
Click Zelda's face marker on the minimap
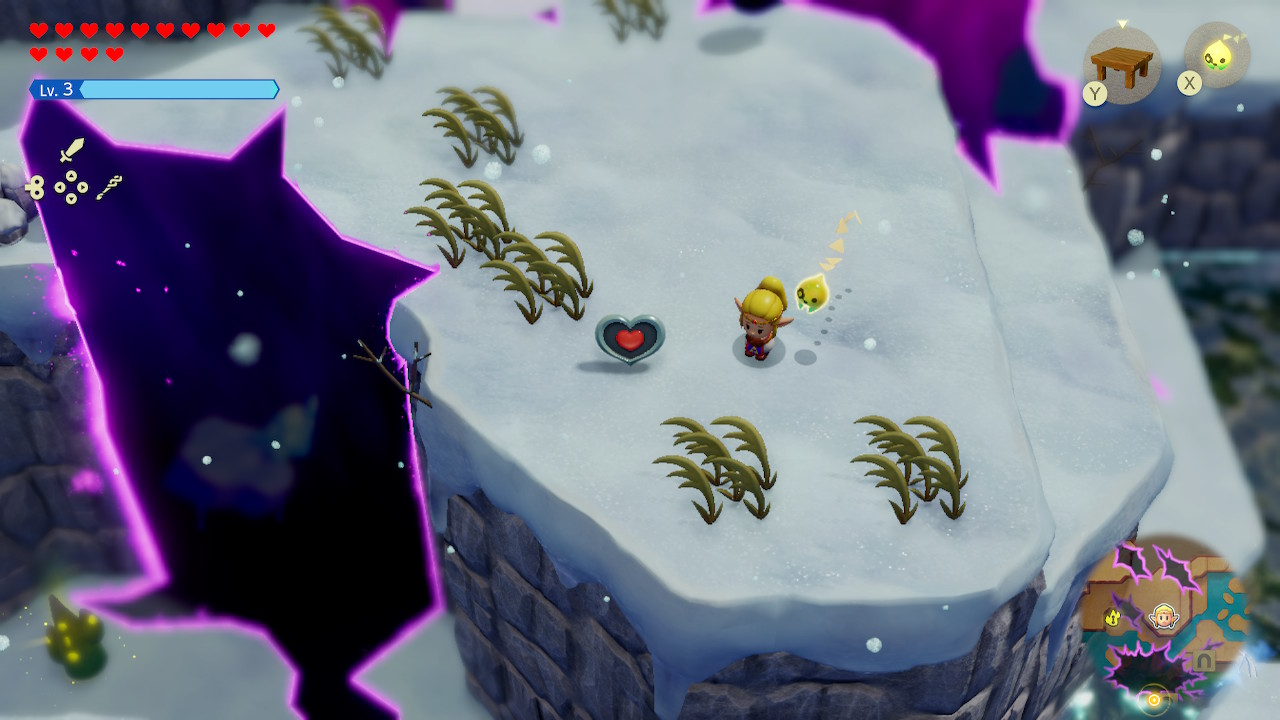tap(1162, 616)
